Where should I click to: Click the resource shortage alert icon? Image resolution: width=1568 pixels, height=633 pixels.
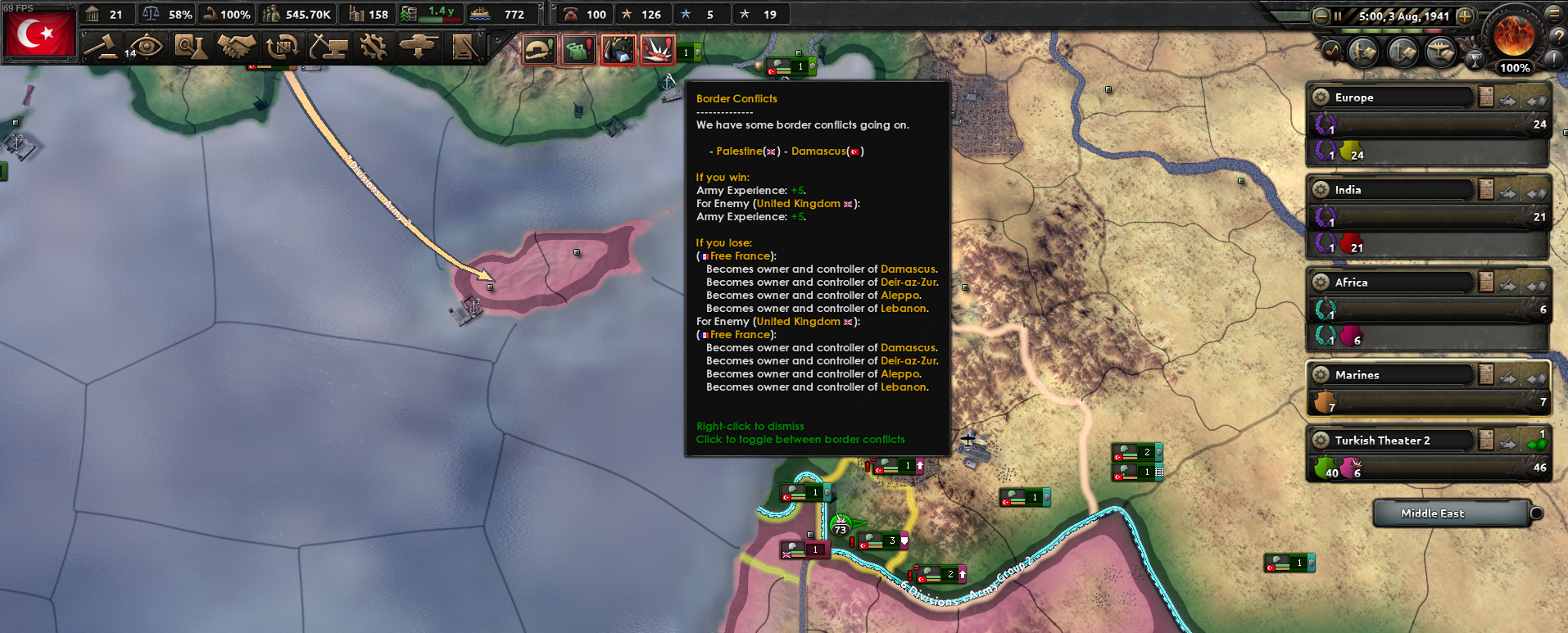click(617, 50)
